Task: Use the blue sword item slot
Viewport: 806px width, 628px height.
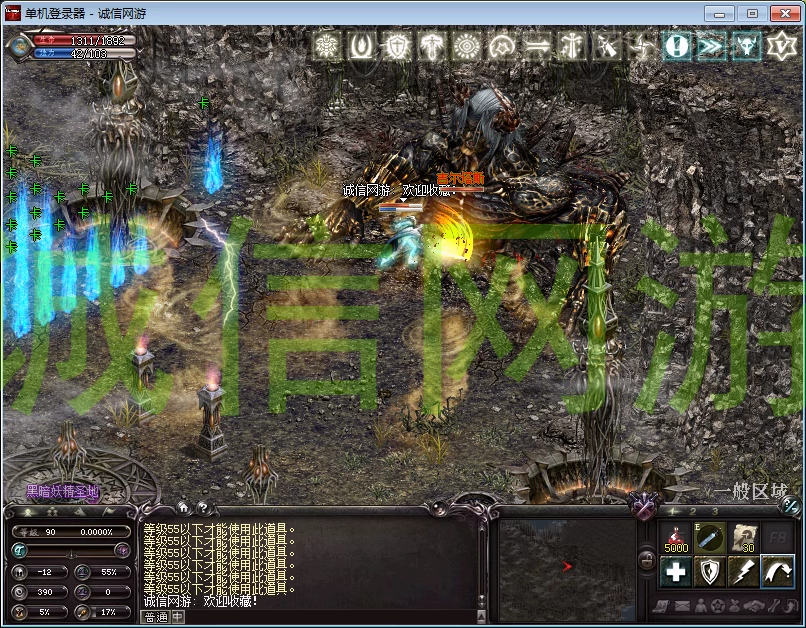Action: click(x=710, y=538)
